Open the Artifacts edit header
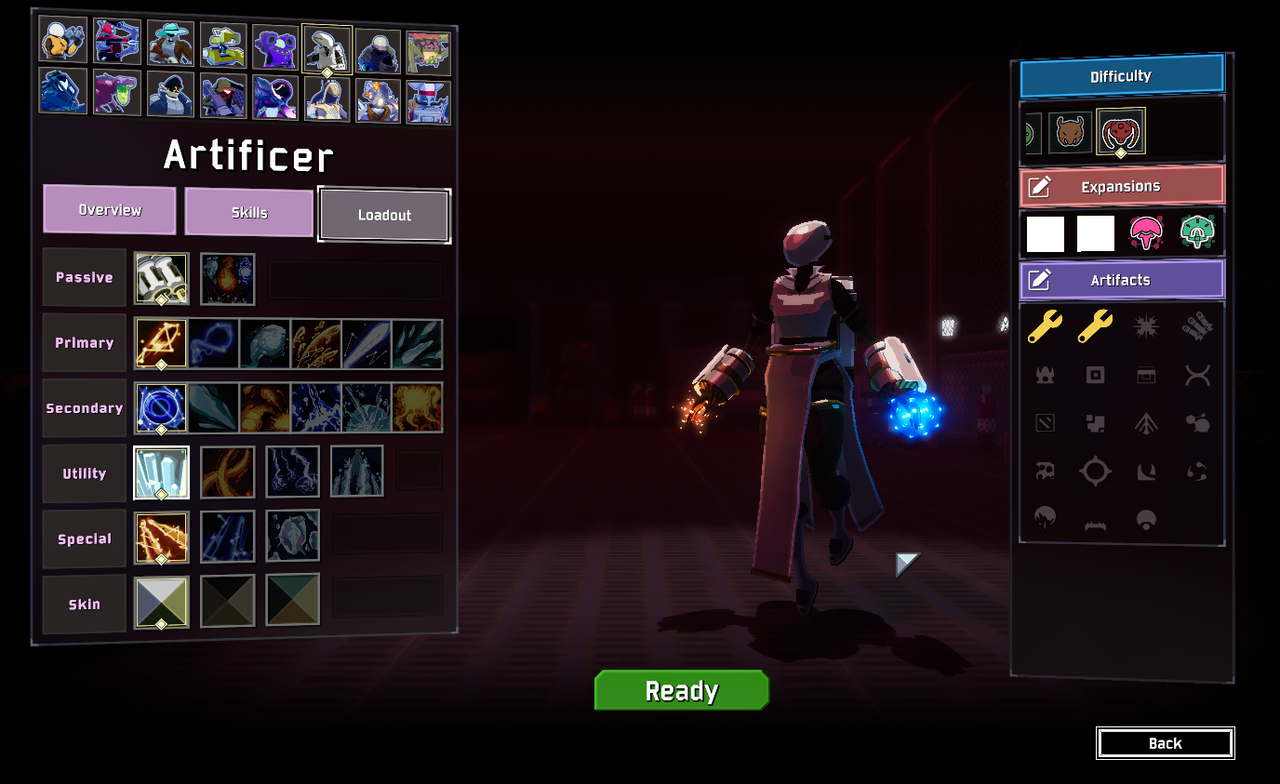Viewport: 1280px width, 784px height. click(1121, 280)
